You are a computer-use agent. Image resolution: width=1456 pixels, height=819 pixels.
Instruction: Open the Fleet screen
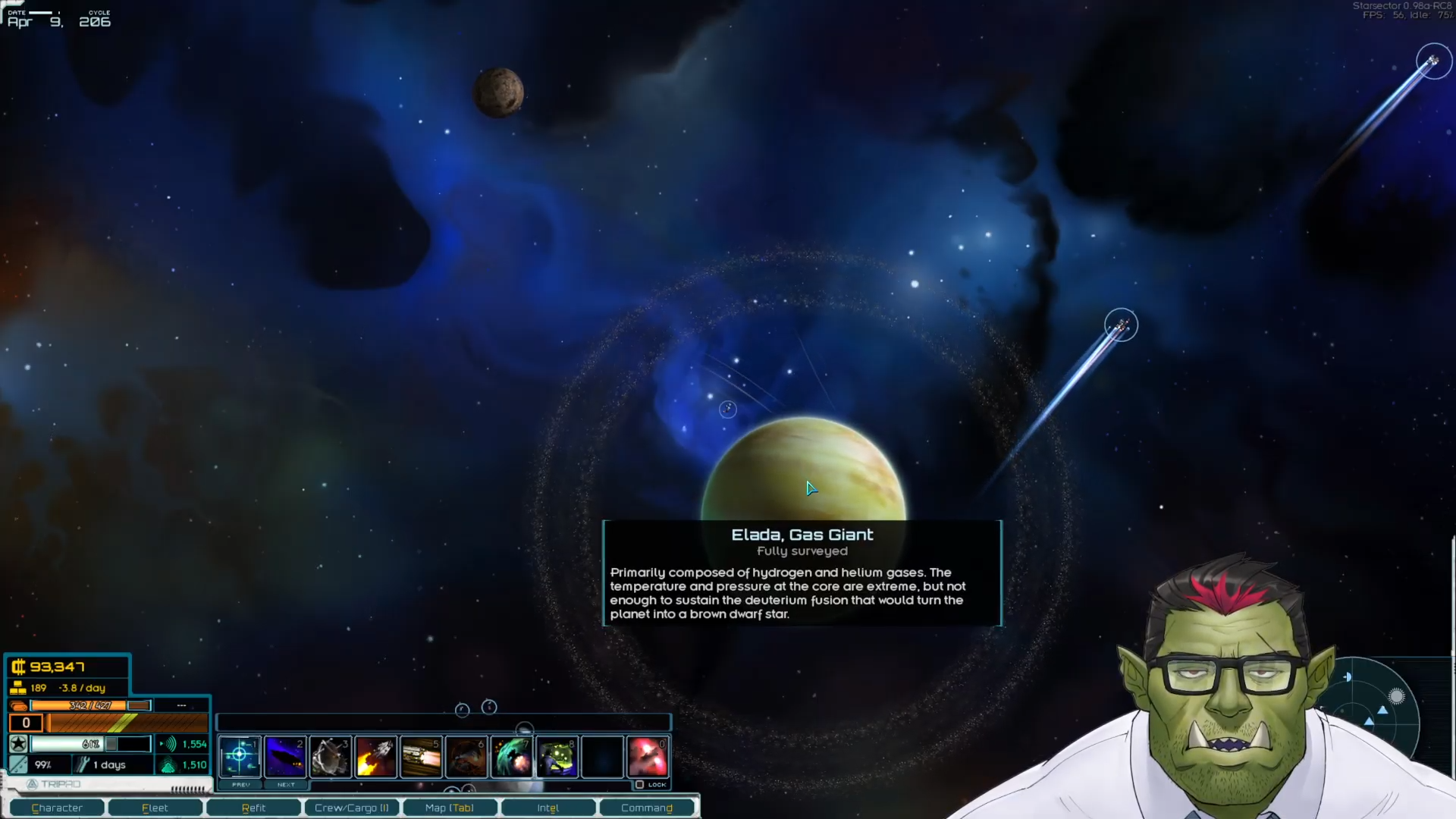[x=155, y=808]
